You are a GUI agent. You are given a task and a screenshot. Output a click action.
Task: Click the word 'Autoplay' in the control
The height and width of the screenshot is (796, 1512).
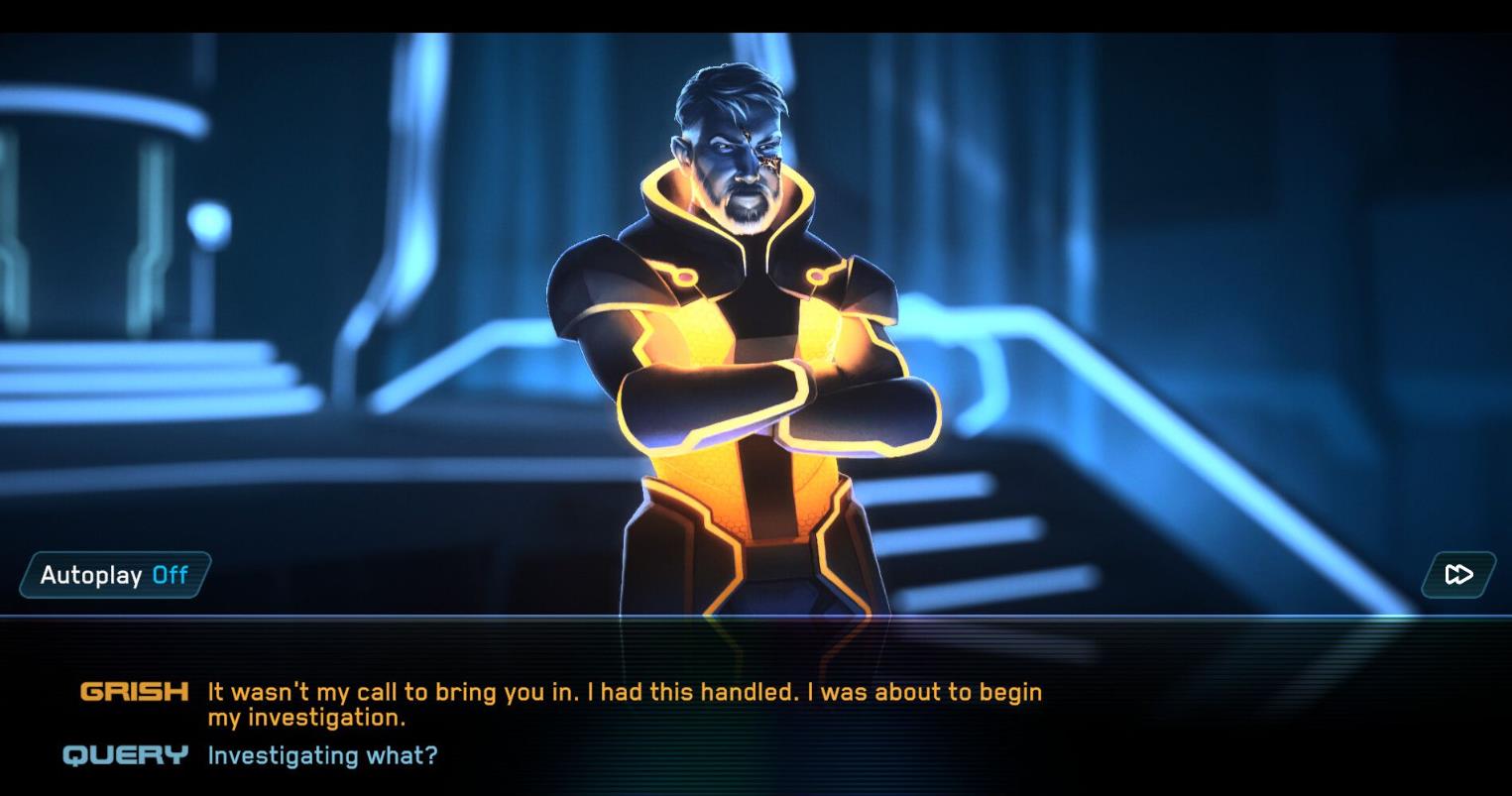point(89,574)
